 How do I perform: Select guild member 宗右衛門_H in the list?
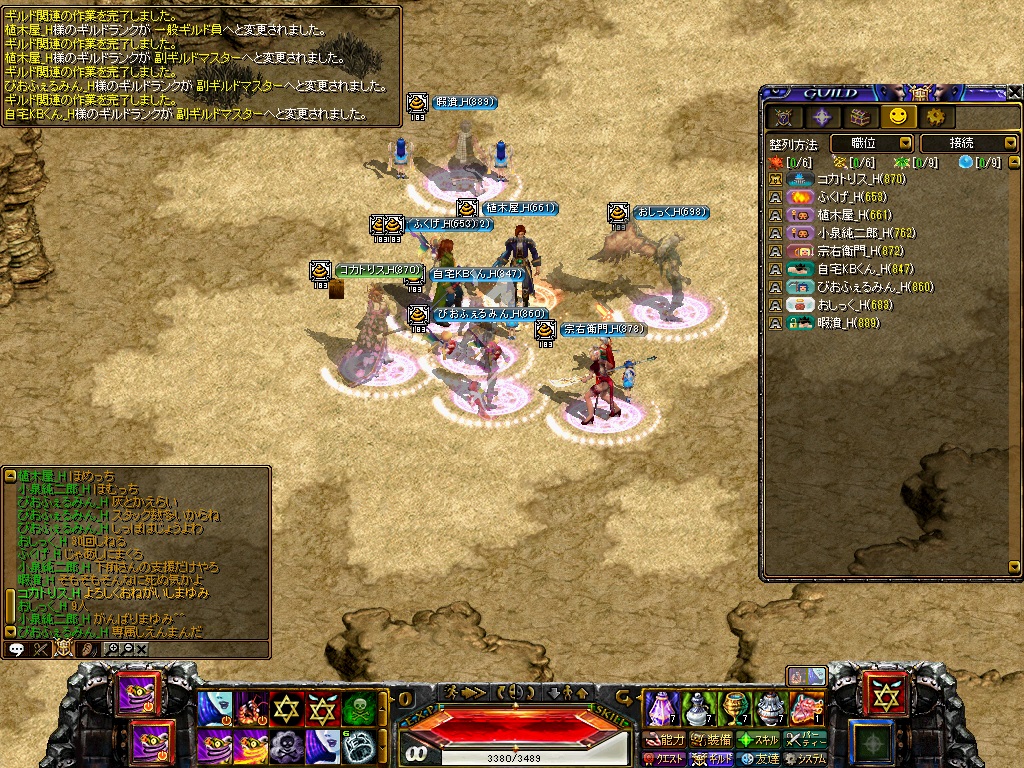coord(852,251)
